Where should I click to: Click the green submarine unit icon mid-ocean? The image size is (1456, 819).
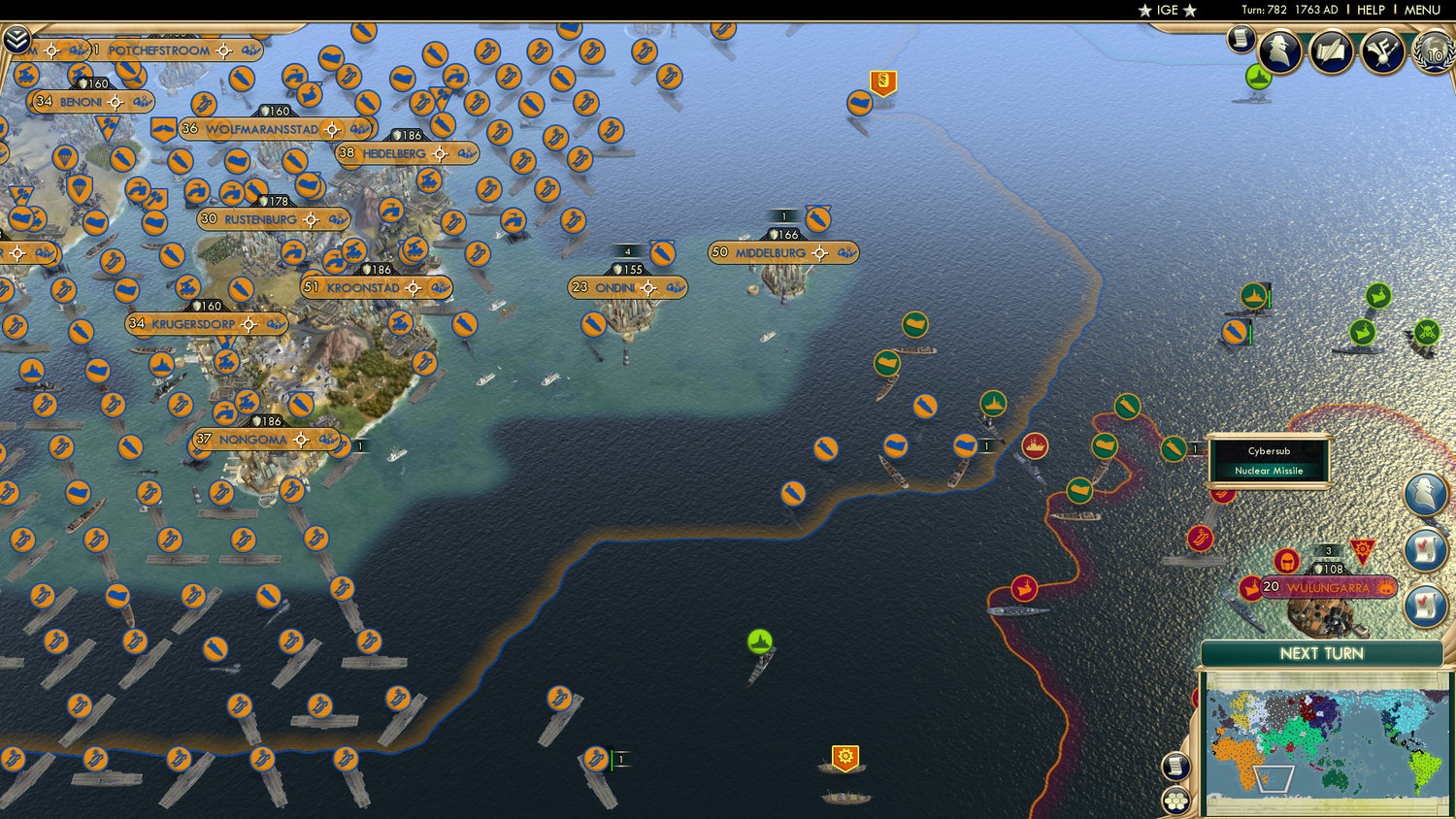tap(761, 640)
